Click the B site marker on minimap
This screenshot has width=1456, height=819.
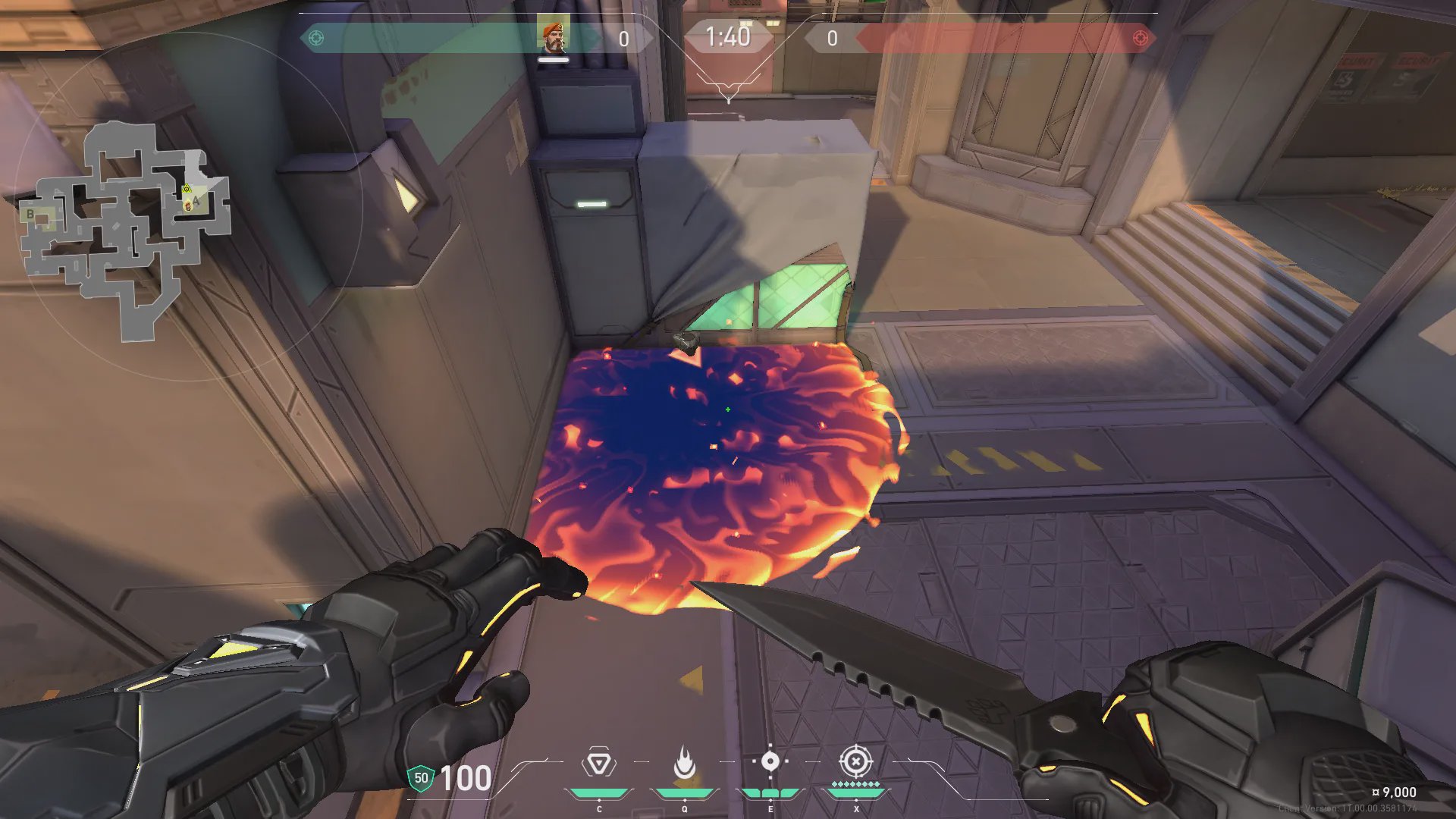[x=30, y=215]
